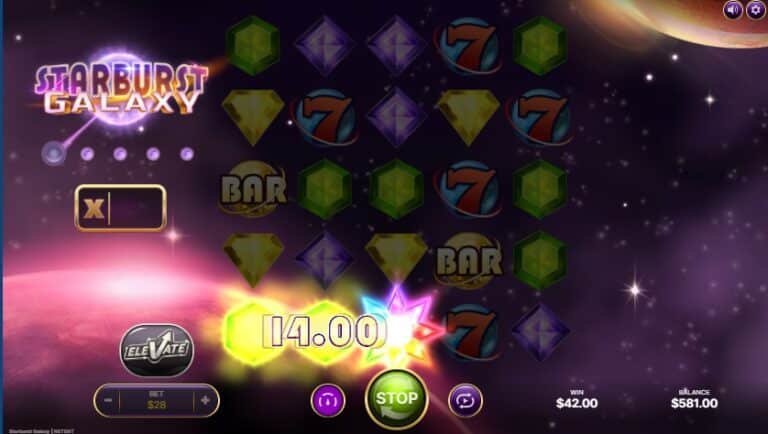Mute sound with the speaker icon
This screenshot has width=768, height=434.
[x=733, y=10]
